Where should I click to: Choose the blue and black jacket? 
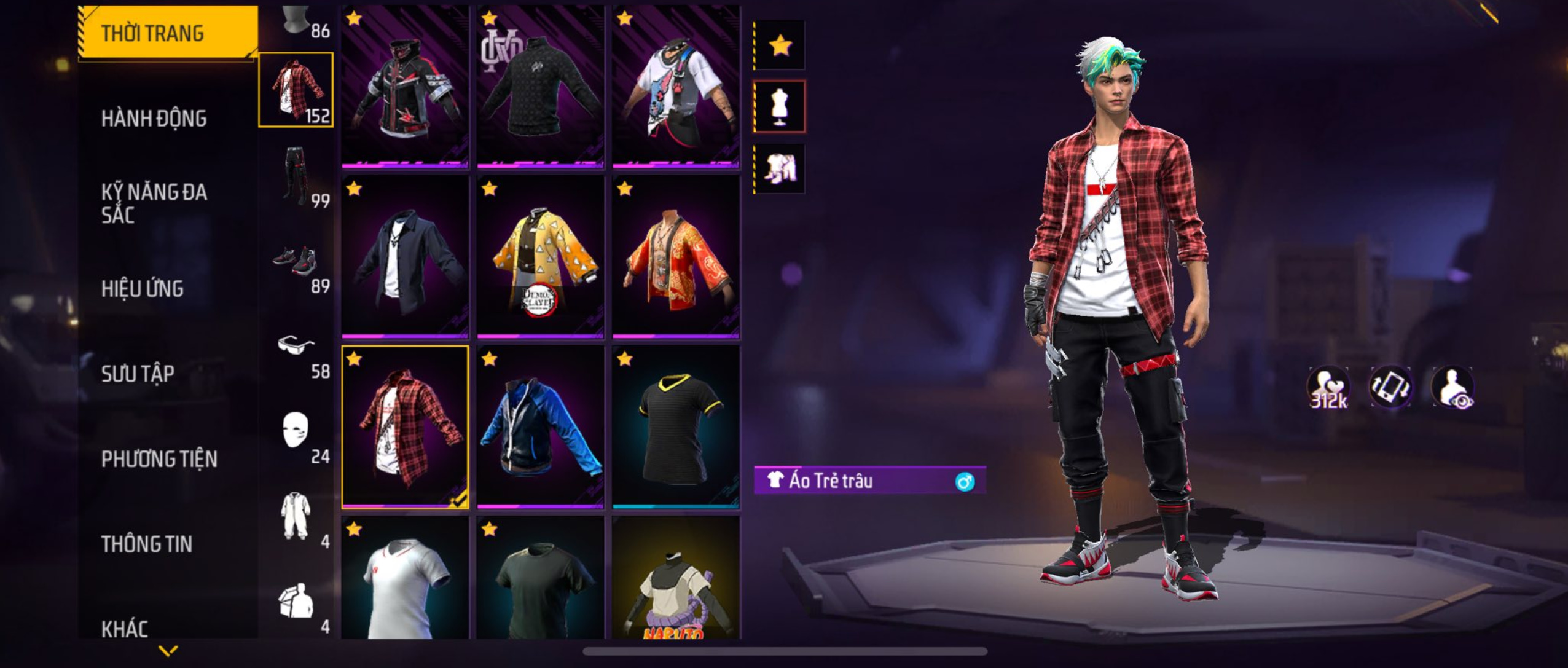(540, 427)
